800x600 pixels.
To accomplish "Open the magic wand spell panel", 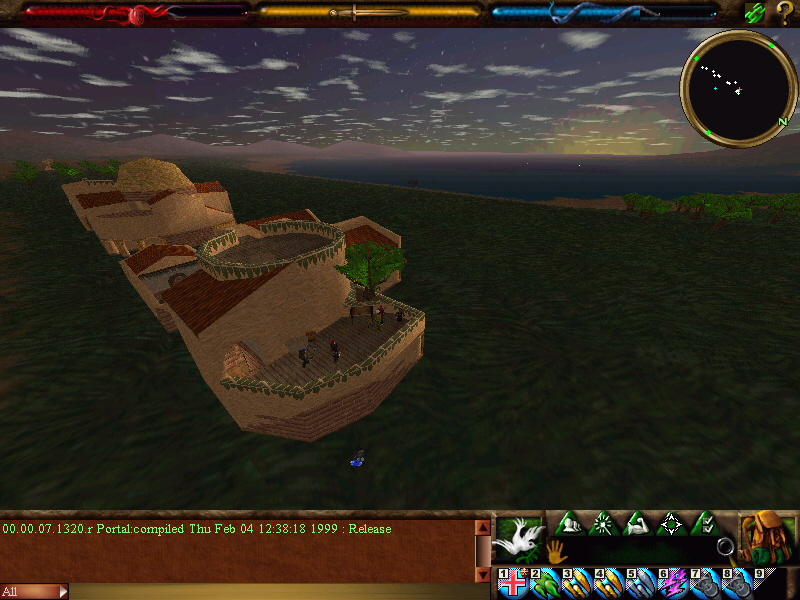I will tap(604, 523).
